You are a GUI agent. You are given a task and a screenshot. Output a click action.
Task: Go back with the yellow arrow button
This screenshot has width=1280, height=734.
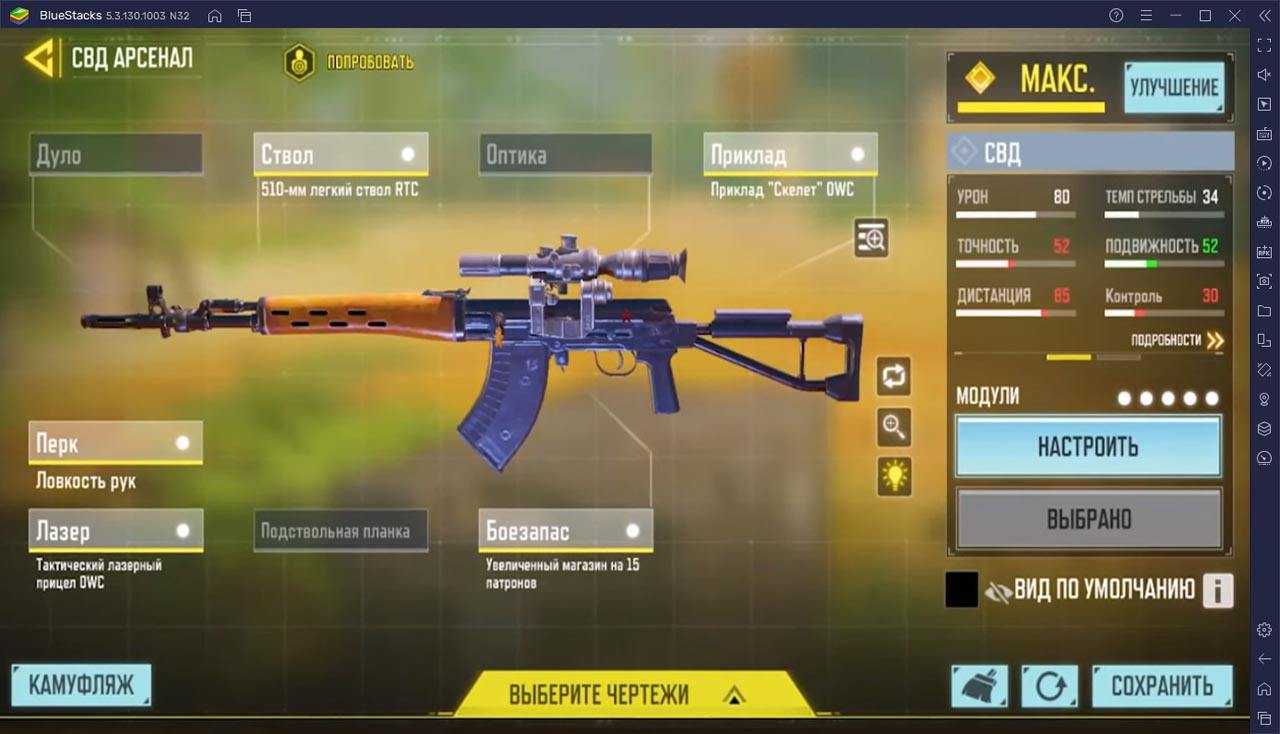click(x=40, y=58)
